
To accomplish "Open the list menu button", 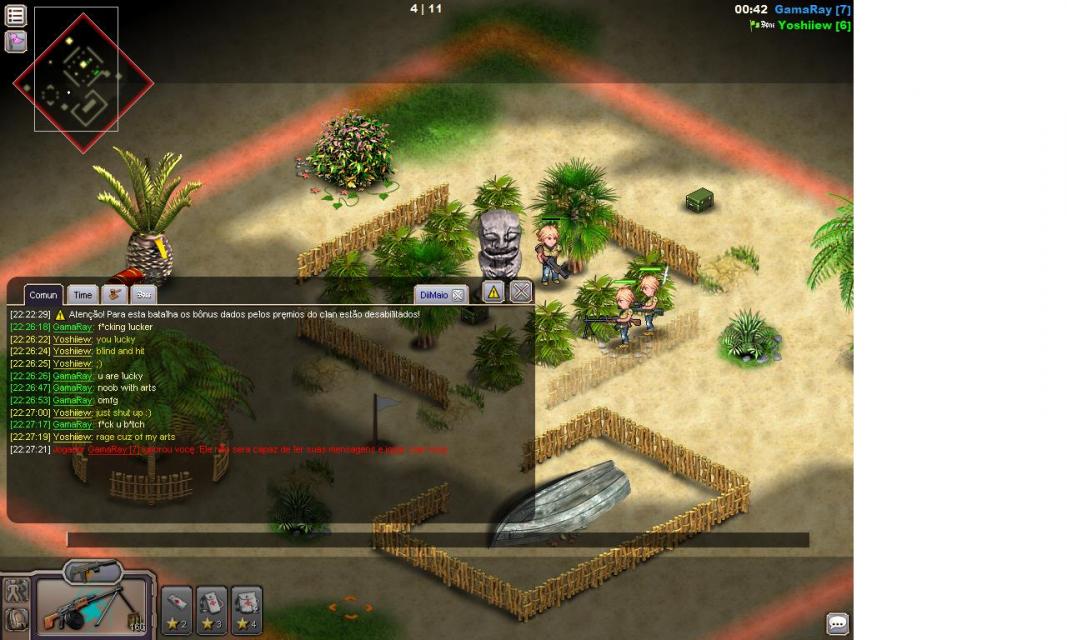I will click(16, 16).
